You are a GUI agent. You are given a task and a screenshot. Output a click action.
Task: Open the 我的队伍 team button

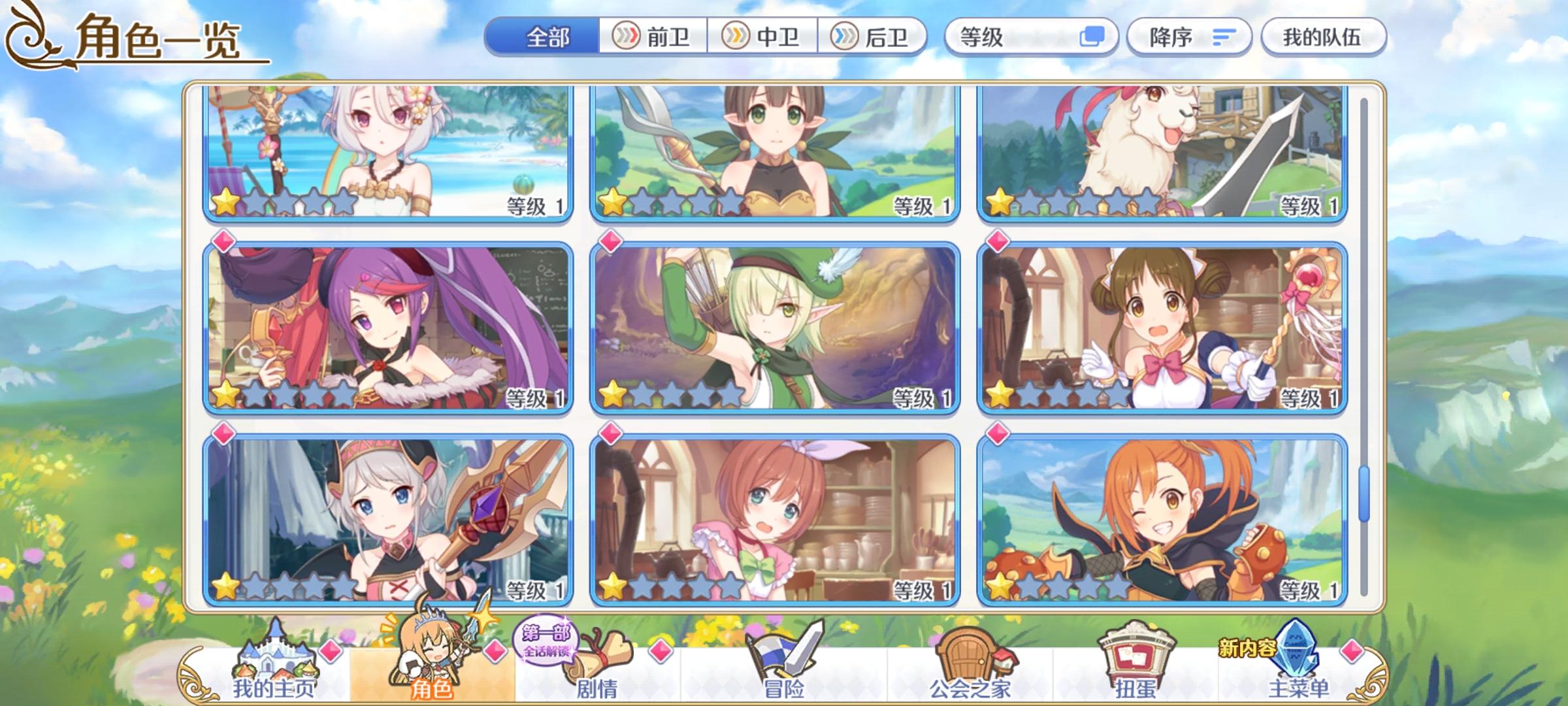pos(1323,37)
